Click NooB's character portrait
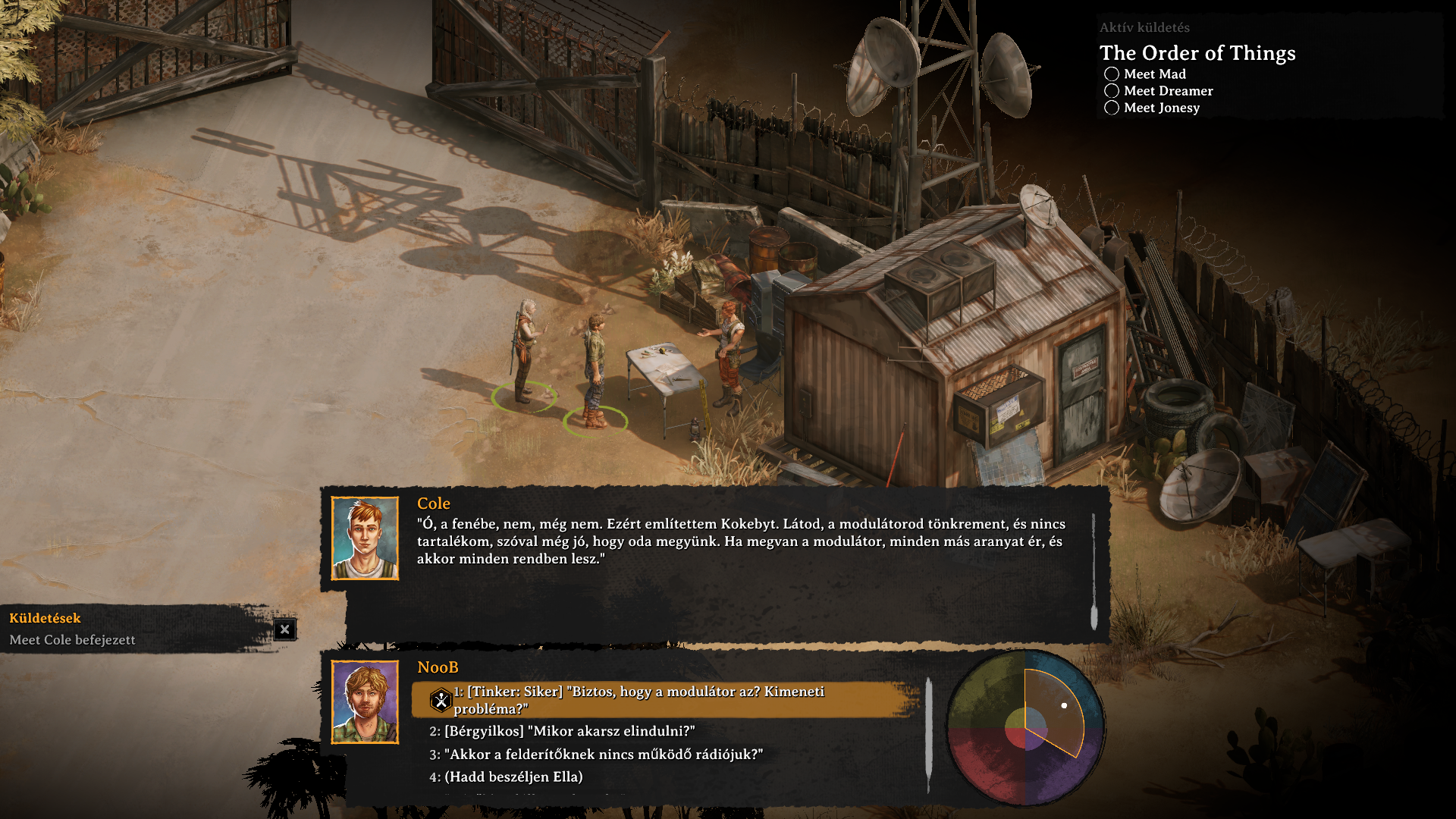The image size is (1456, 819). click(365, 702)
